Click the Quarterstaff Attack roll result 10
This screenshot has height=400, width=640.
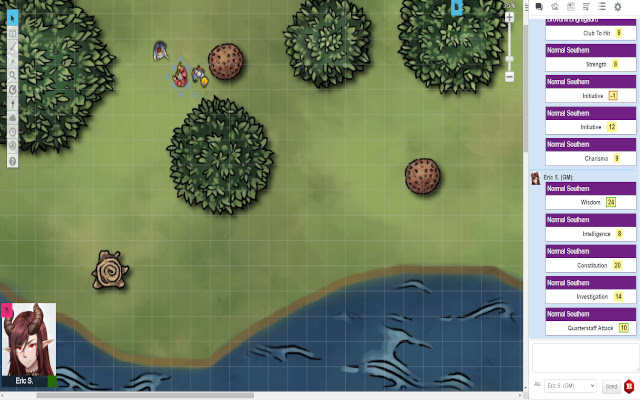pos(623,328)
